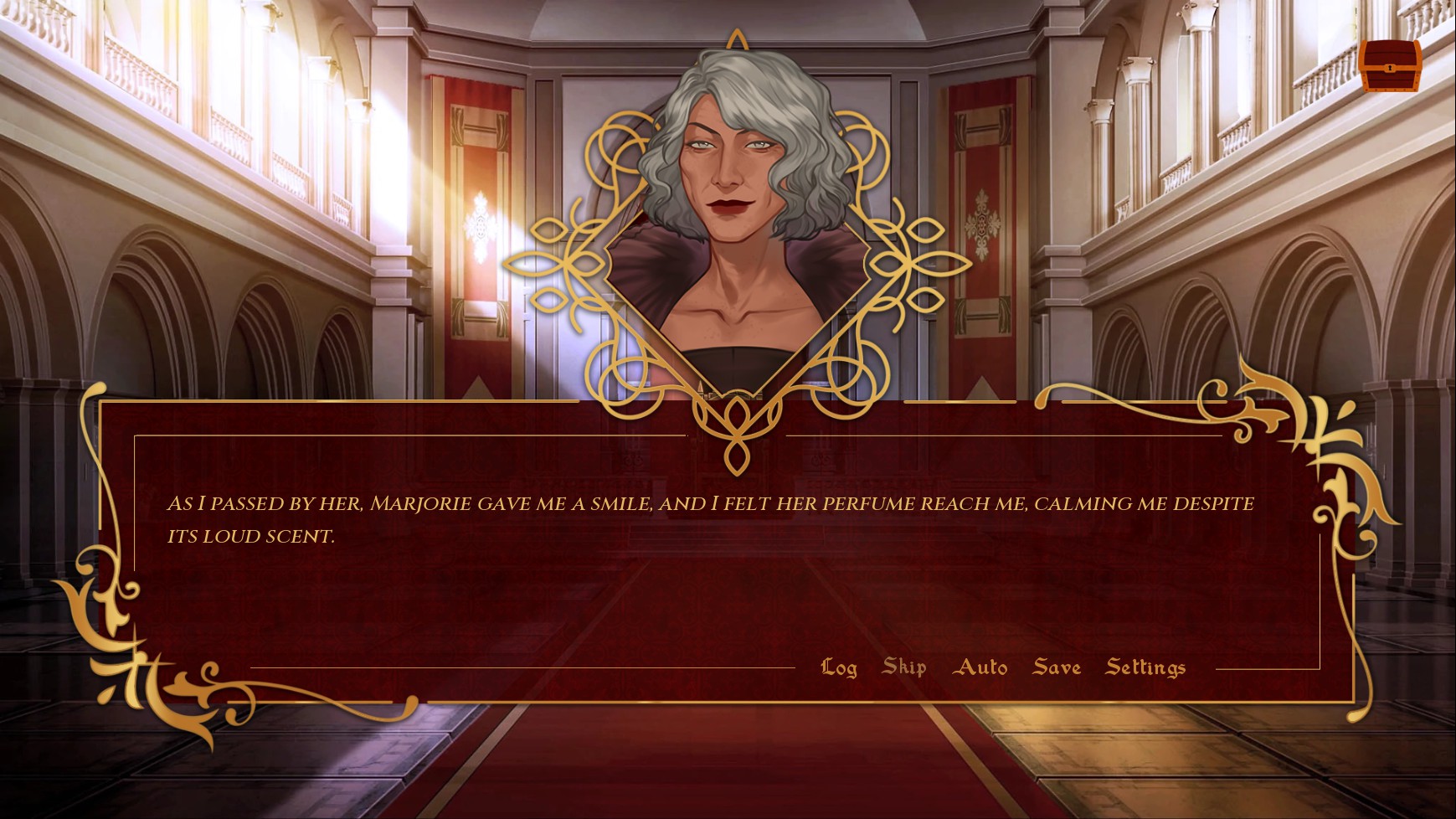Activate Skip to fast-forward the dialogue

[x=904, y=667]
